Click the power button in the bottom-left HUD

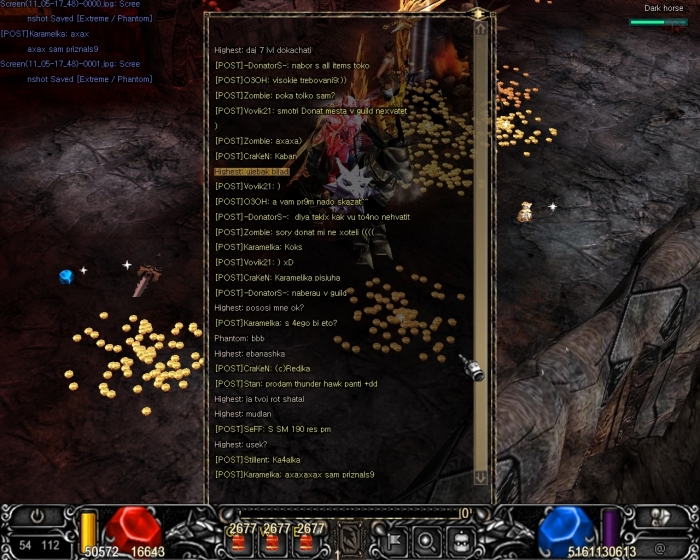point(36,517)
